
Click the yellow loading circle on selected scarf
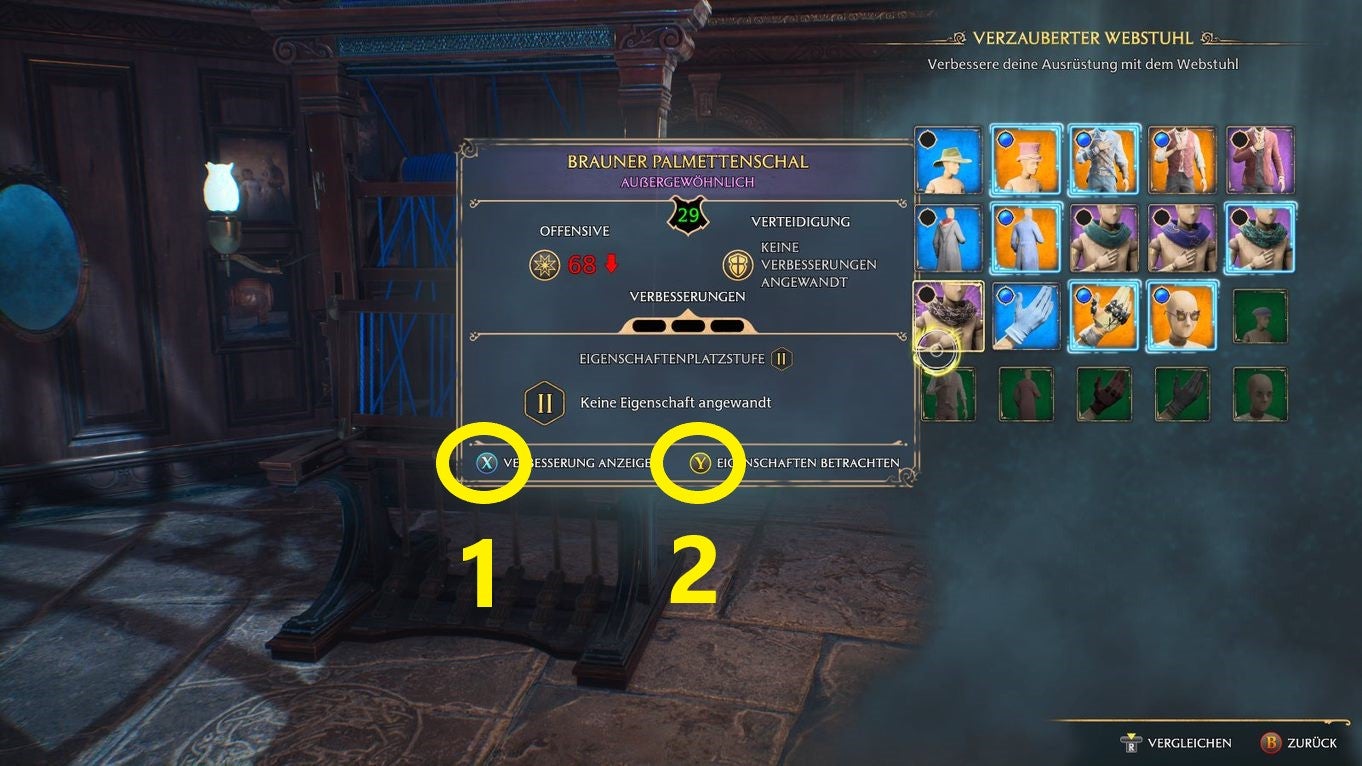tap(939, 348)
